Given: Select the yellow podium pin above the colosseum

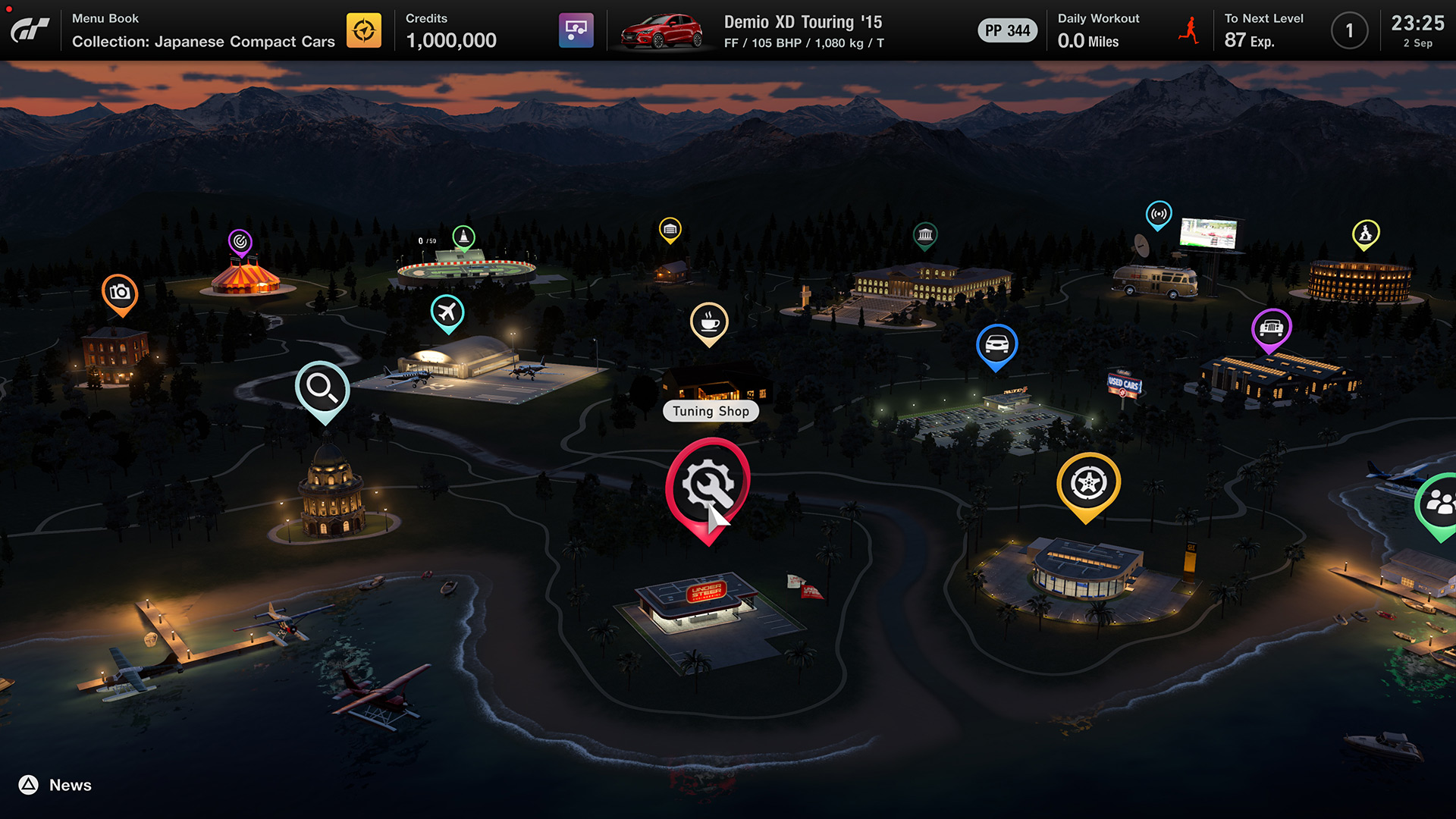Looking at the screenshot, I should tap(1366, 234).
